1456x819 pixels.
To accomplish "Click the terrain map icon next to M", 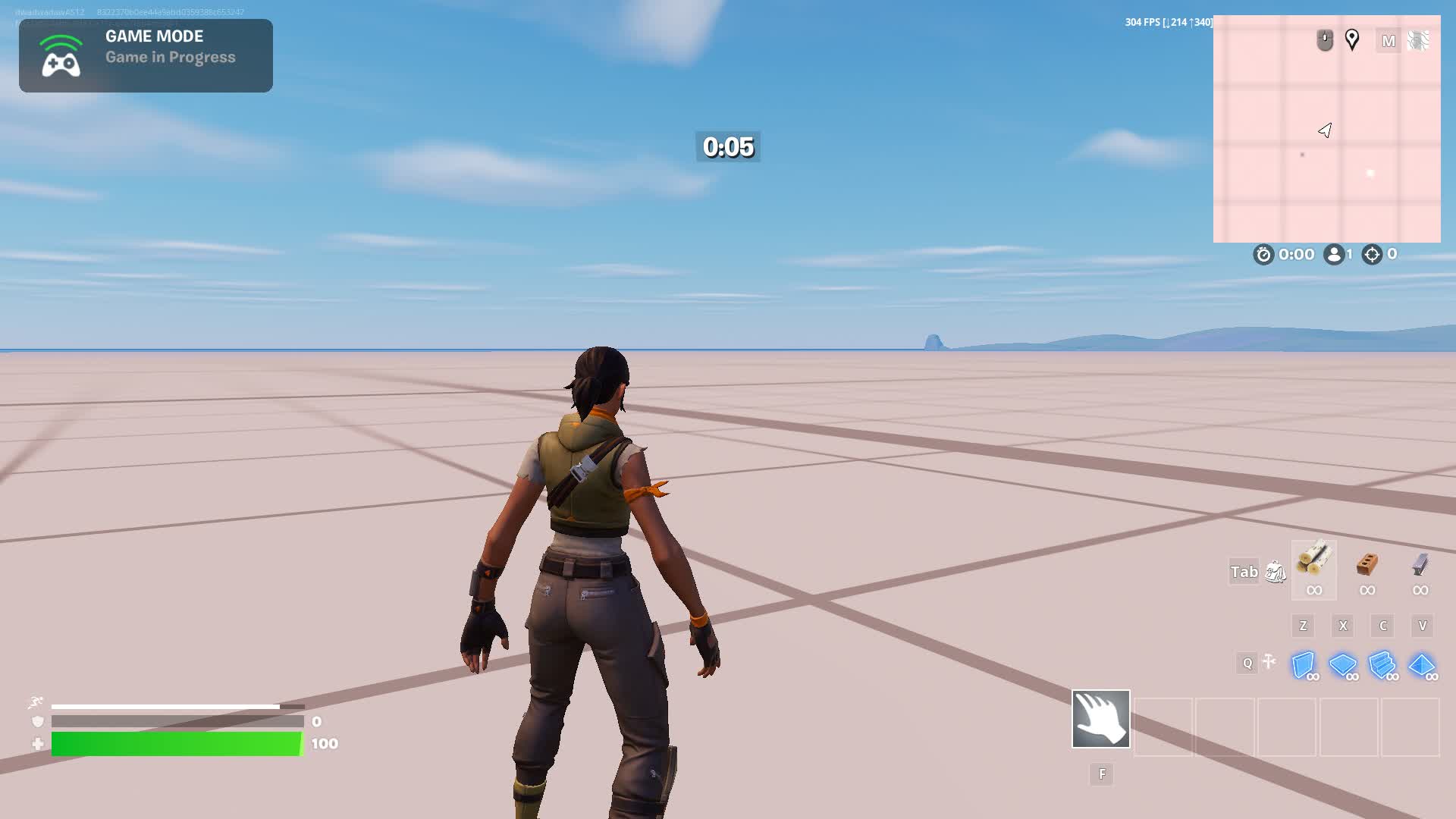I will tap(1417, 40).
